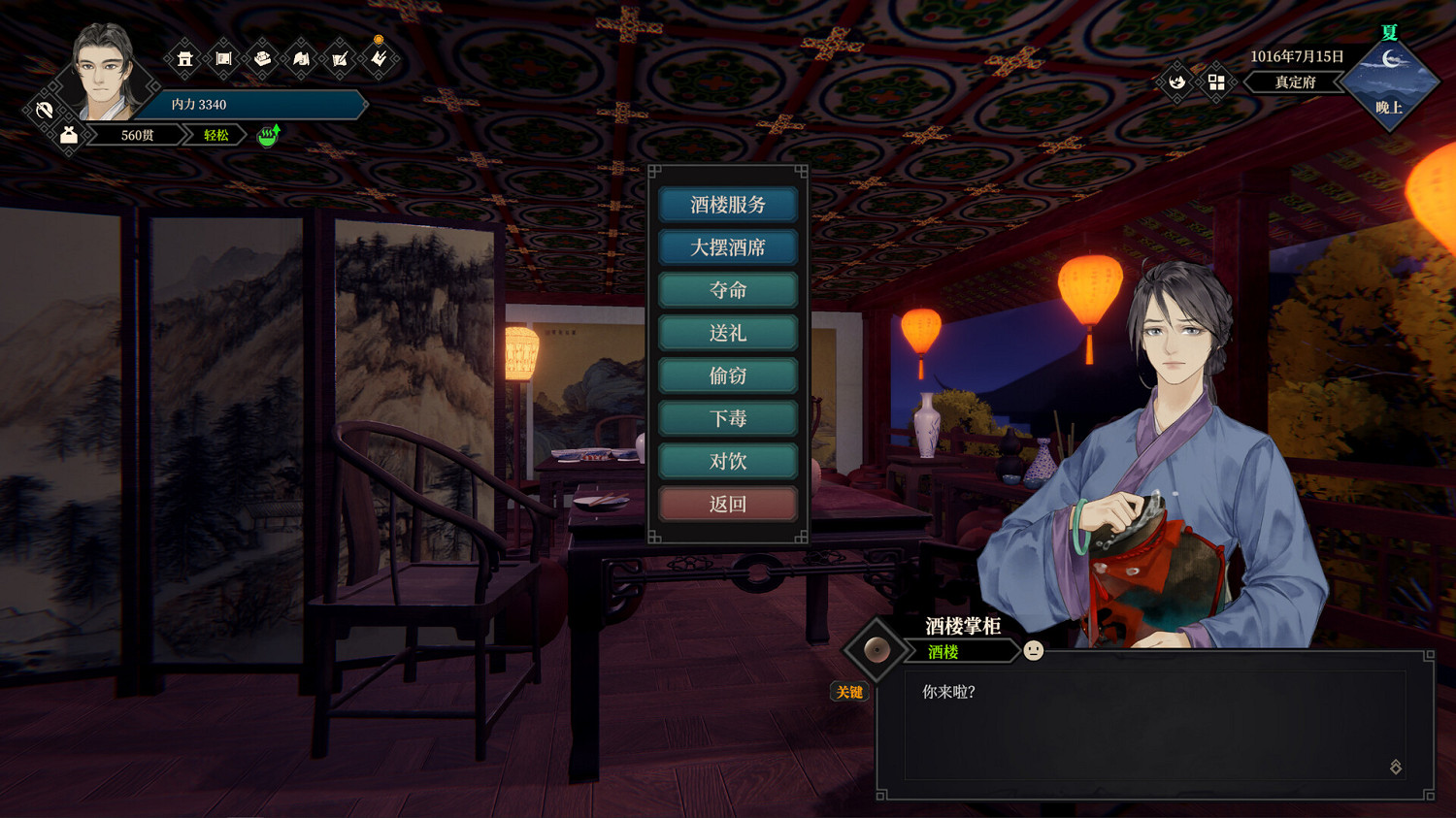Viewport: 1456px width, 818px height.
Task: Click the 关键 tag next to dialogue box
Action: 850,693
